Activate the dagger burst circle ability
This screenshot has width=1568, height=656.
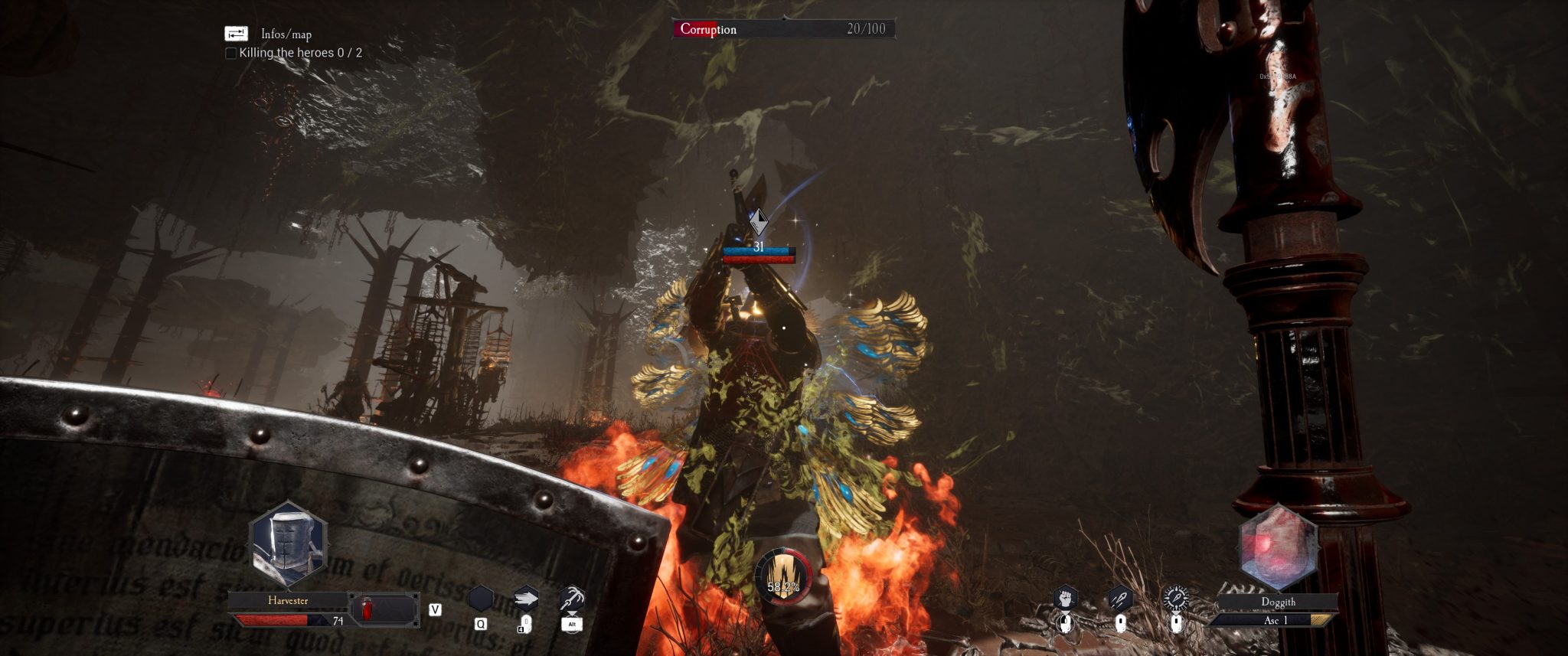click(x=1175, y=598)
